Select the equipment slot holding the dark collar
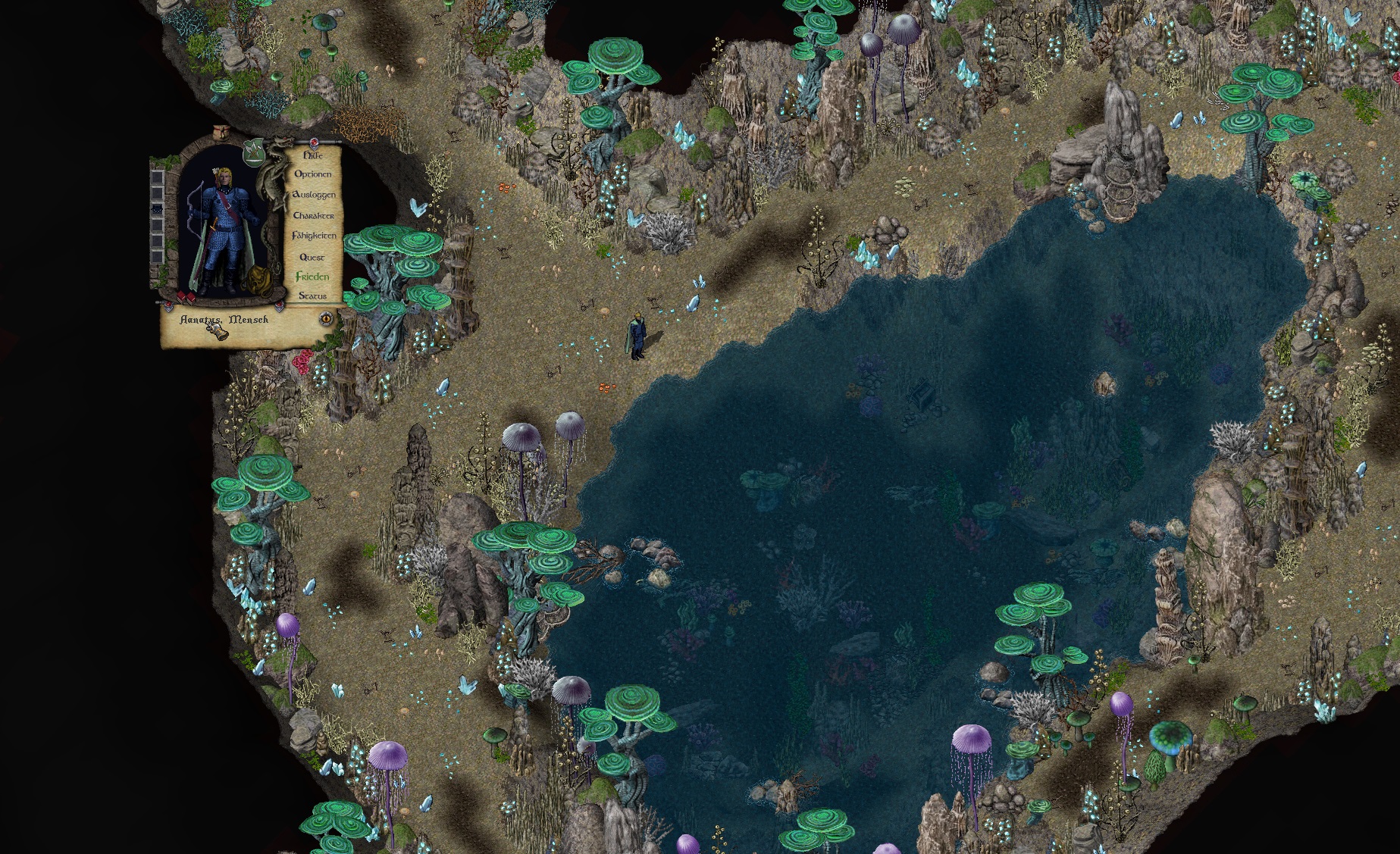The width and height of the screenshot is (1400, 854). click(157, 208)
